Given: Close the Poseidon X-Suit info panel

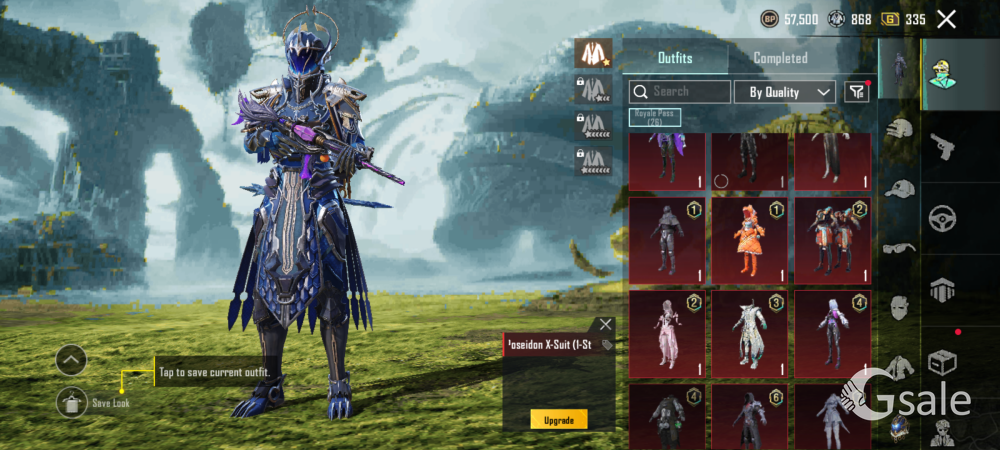Looking at the screenshot, I should 605,324.
